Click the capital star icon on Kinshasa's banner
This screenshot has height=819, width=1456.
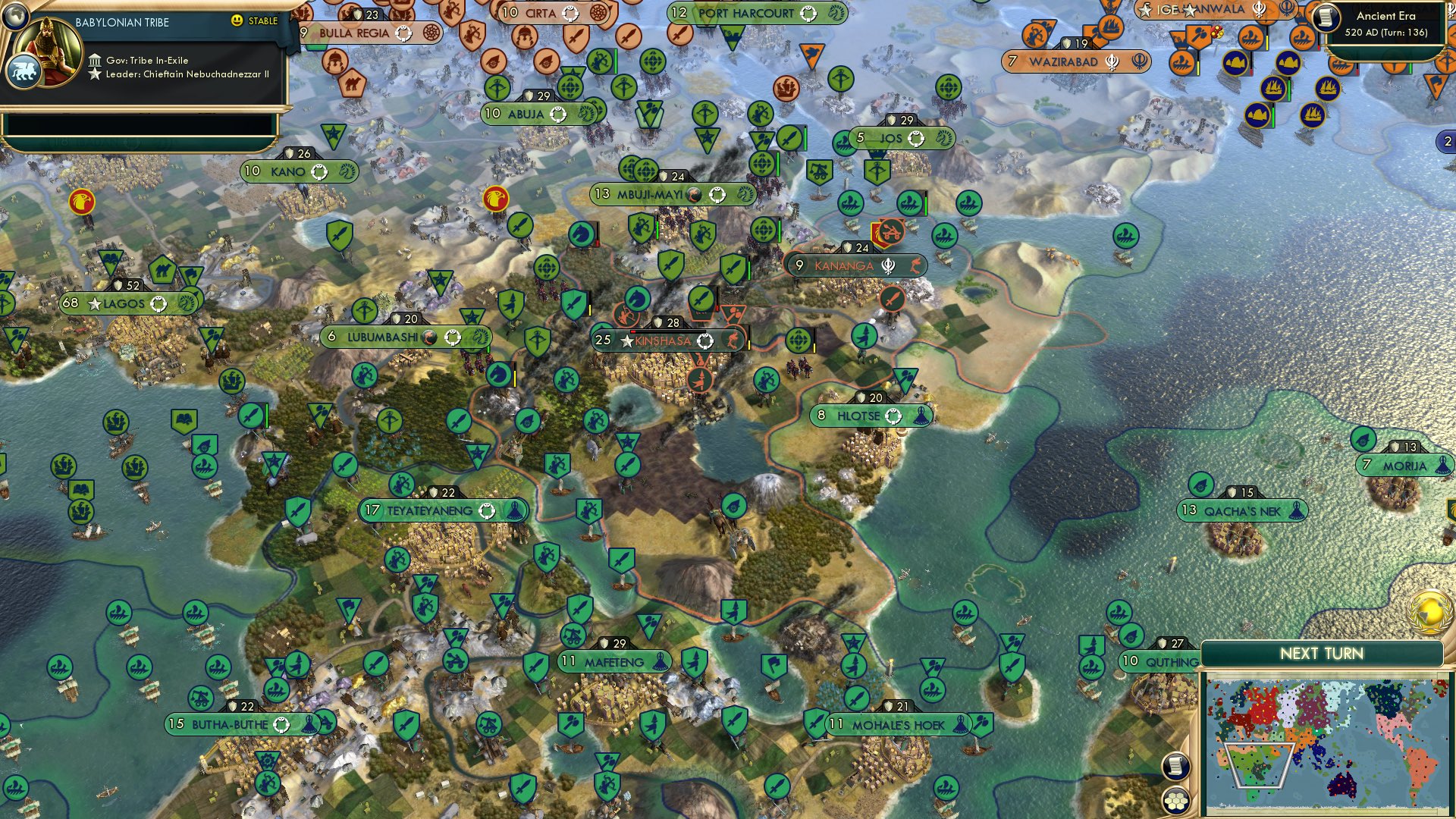[626, 340]
